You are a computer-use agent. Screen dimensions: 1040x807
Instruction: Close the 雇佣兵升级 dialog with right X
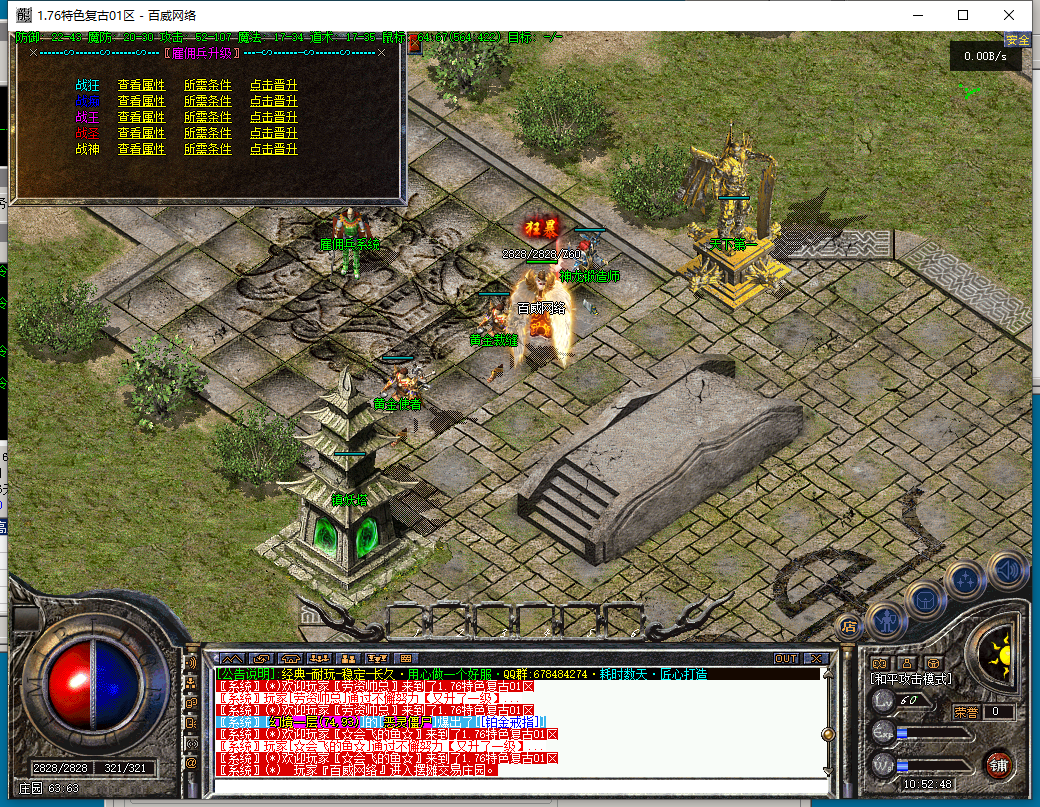click(x=381, y=52)
